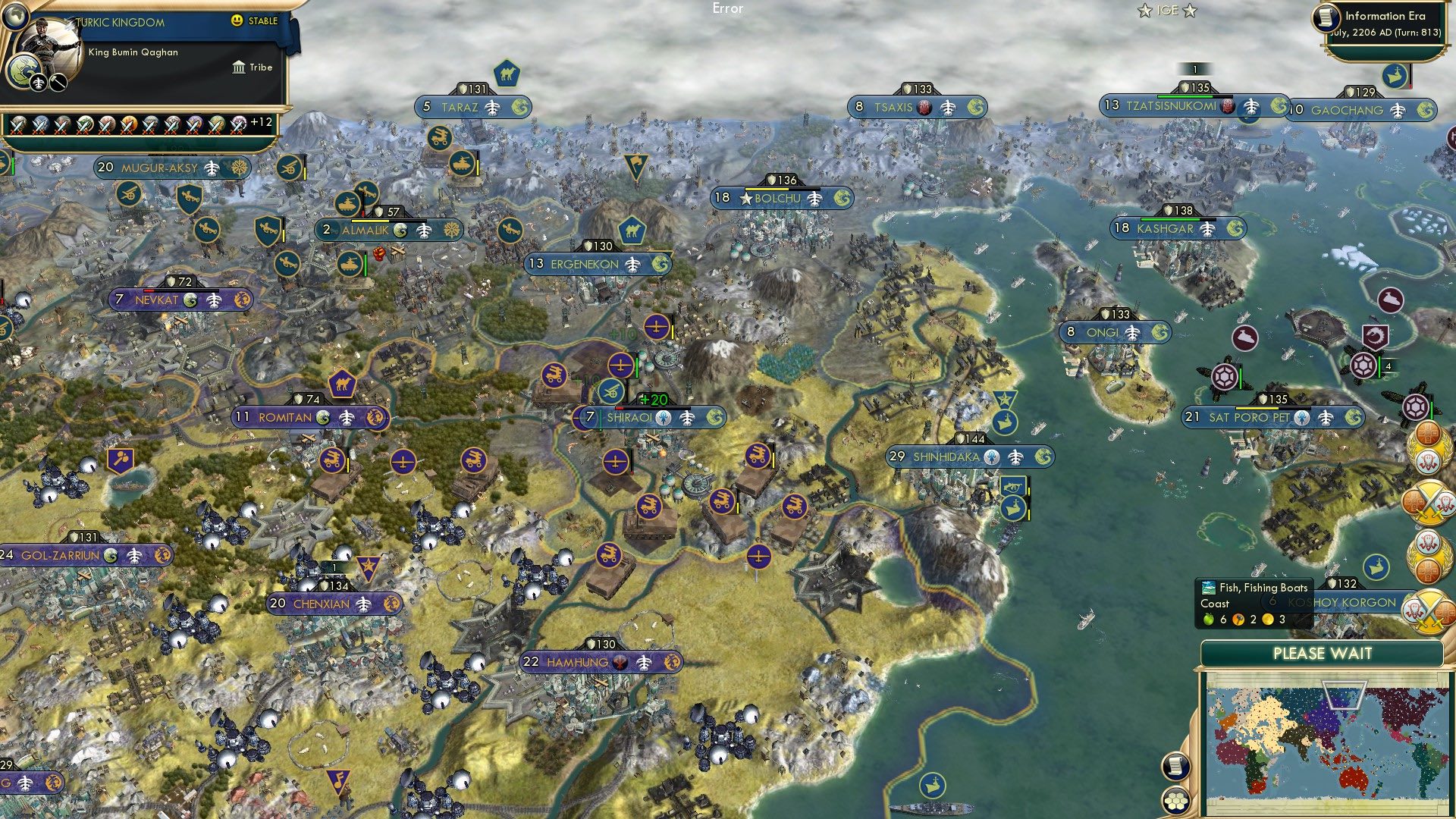Toggle the notification log scroll button near the minimap
The image size is (1456, 819).
1176,766
